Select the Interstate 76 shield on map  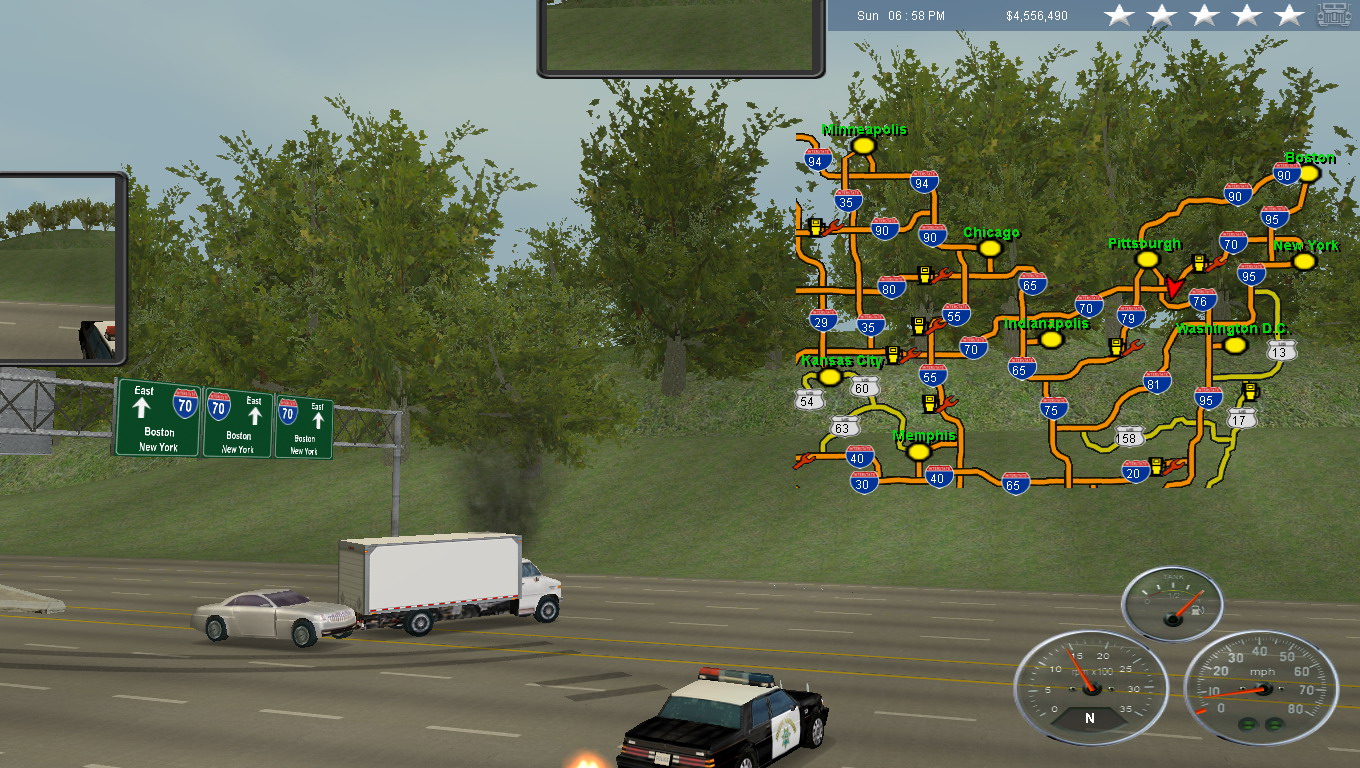(1201, 299)
